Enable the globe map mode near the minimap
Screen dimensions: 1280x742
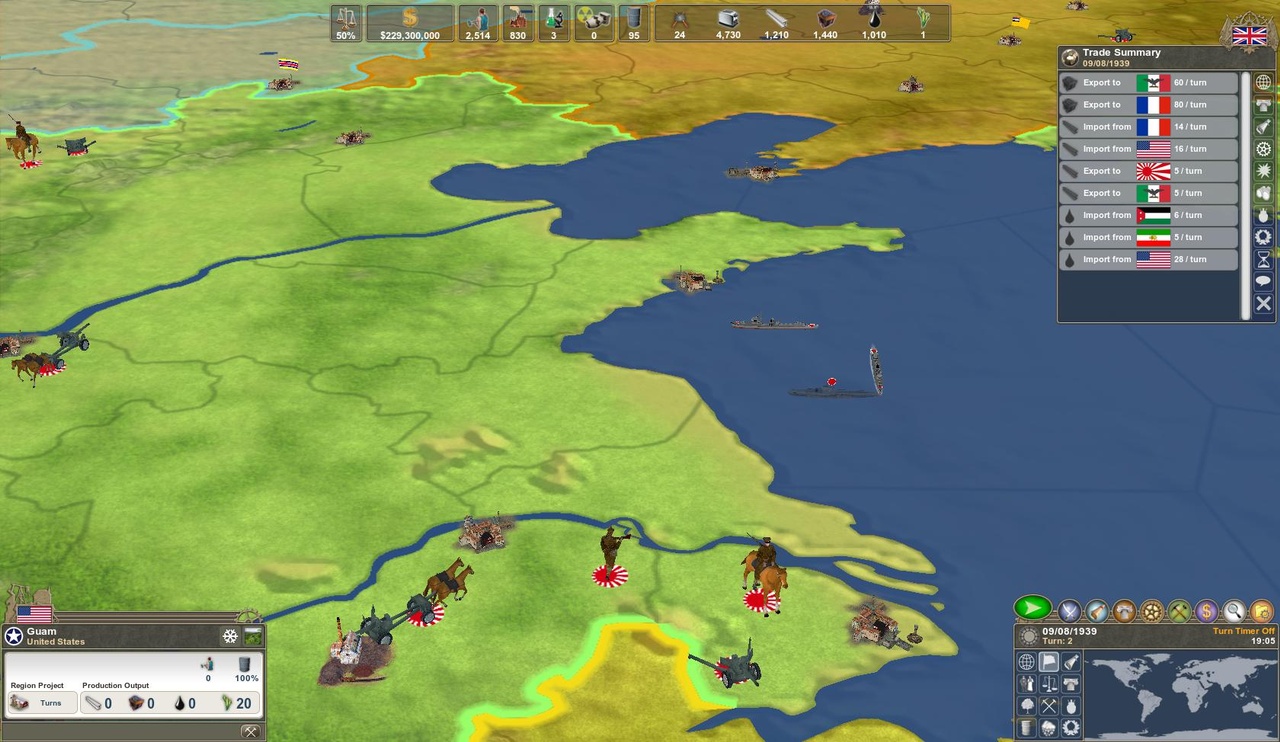pyautogui.click(x=1025, y=662)
